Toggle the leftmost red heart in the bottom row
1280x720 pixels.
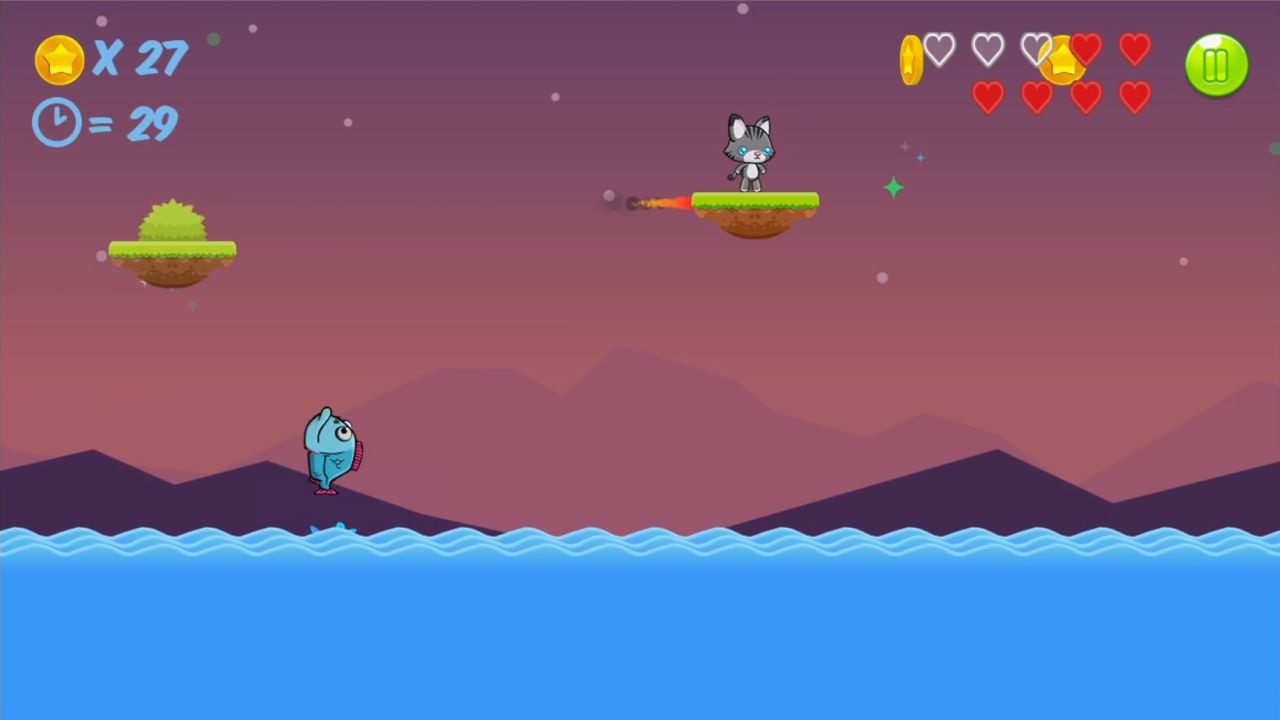[988, 96]
